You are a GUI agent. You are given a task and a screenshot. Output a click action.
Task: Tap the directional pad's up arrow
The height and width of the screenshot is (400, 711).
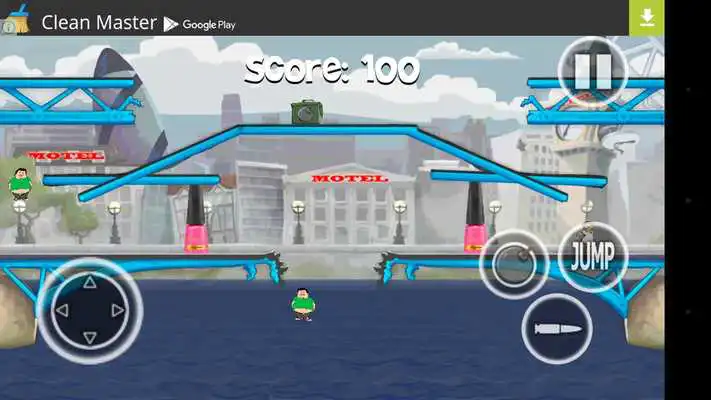click(89, 282)
